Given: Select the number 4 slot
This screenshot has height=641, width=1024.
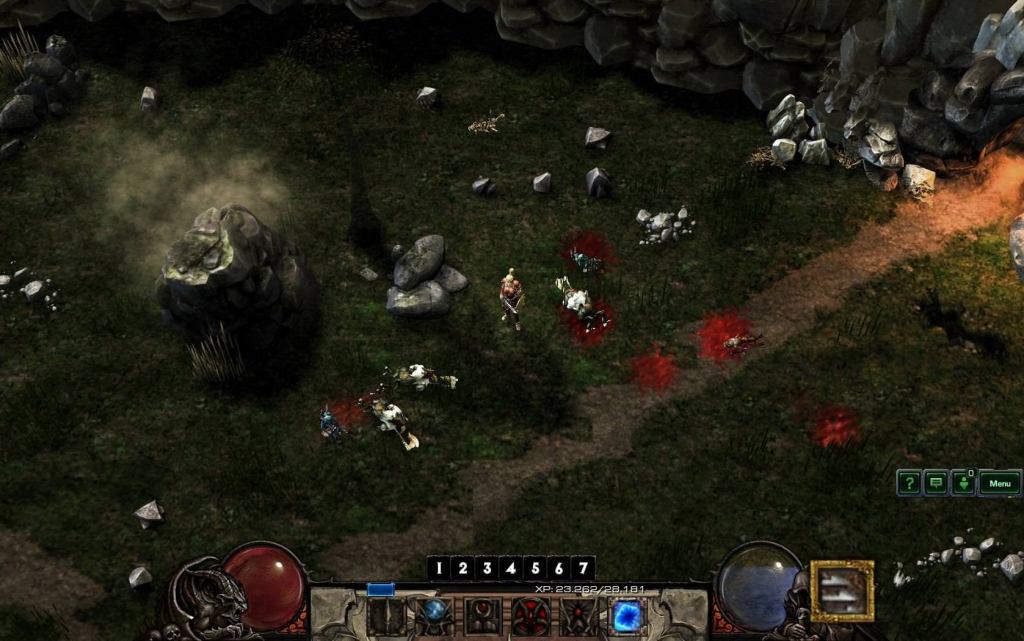Looking at the screenshot, I should [x=511, y=568].
